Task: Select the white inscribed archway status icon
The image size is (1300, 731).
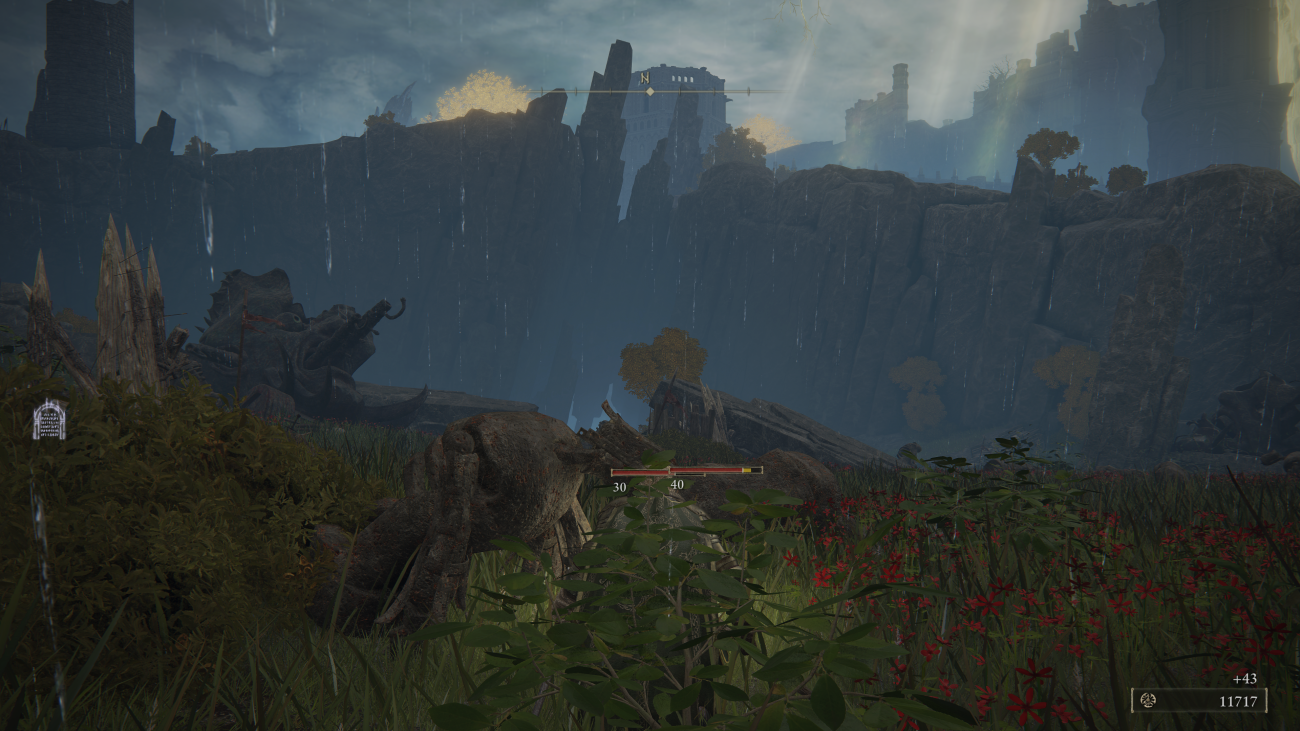Action: tap(49, 420)
